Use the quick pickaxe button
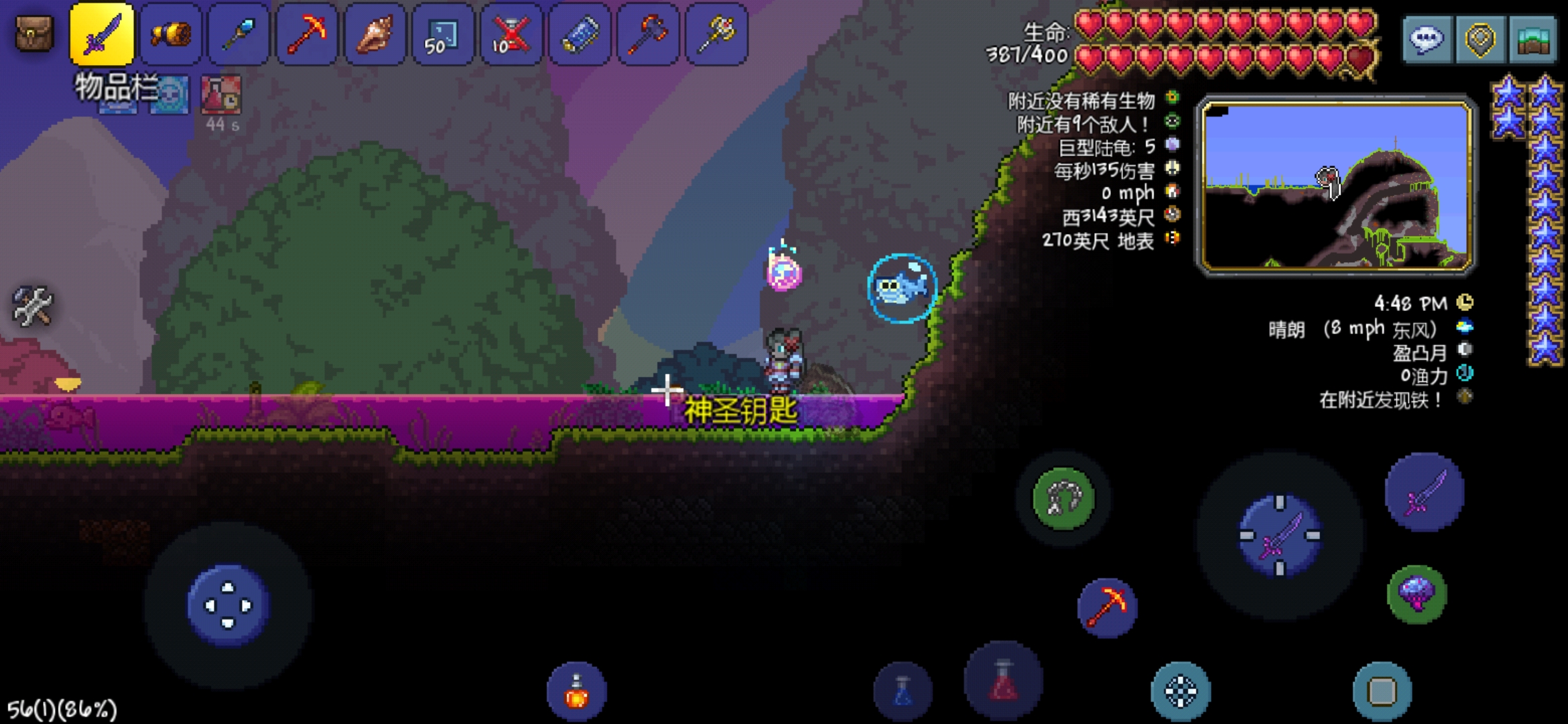This screenshot has height=724, width=1568. click(x=1107, y=608)
